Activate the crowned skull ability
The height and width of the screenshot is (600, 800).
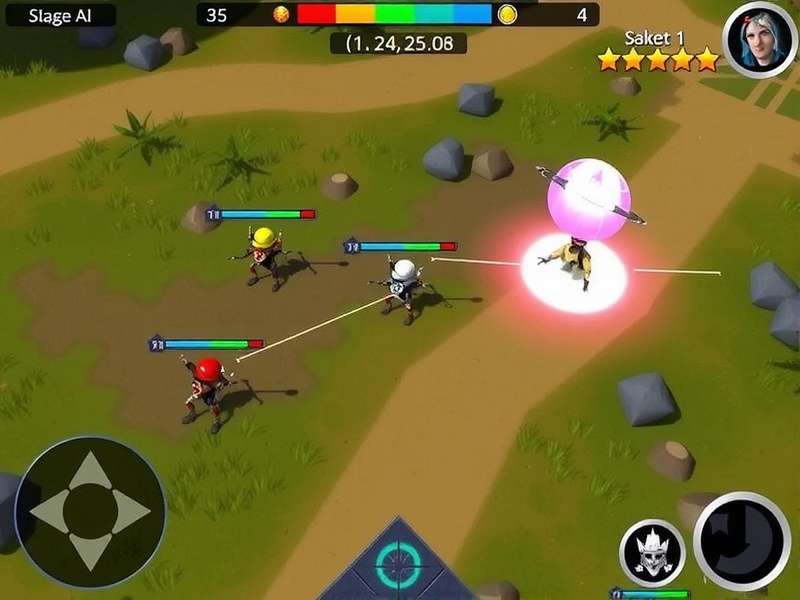pyautogui.click(x=652, y=552)
